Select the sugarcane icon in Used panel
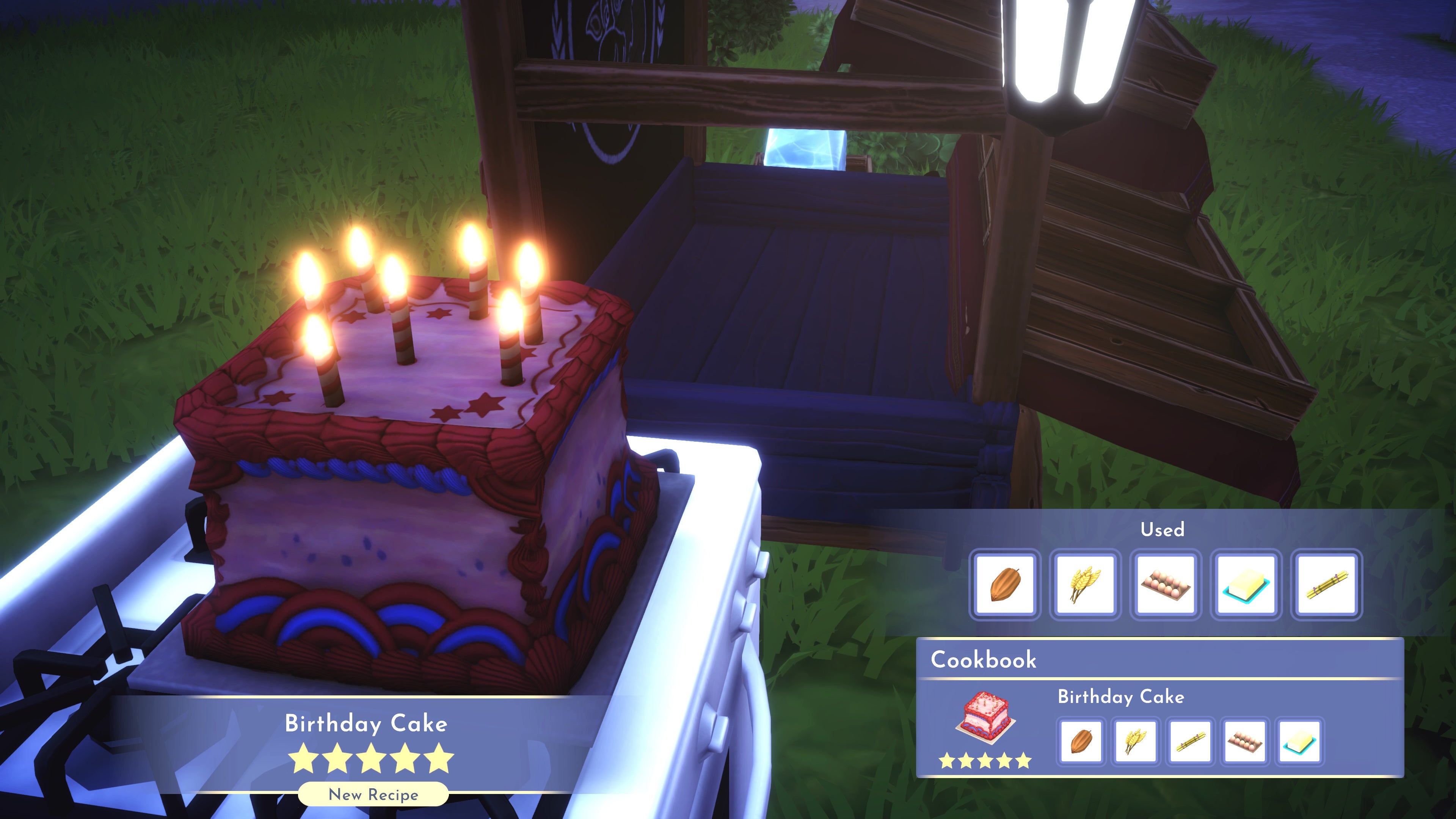This screenshot has width=1456, height=819. click(x=1328, y=585)
